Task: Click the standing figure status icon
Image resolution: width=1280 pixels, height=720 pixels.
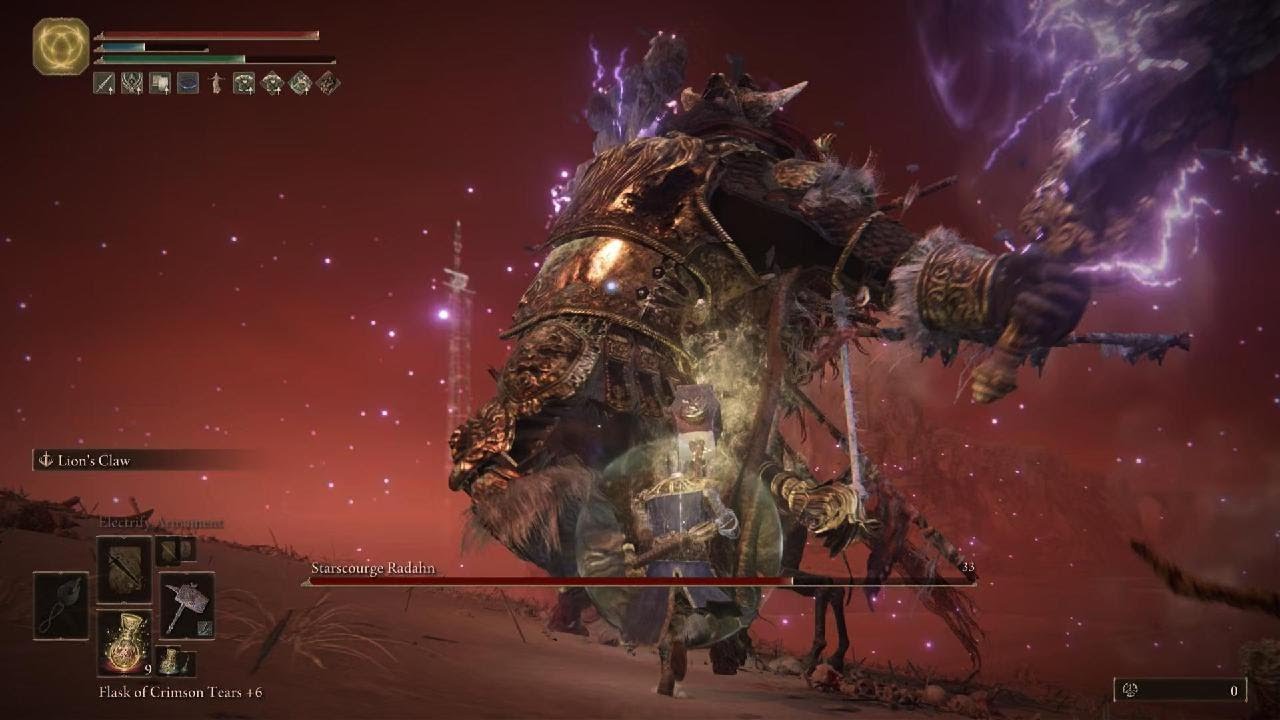Action: click(x=216, y=83)
